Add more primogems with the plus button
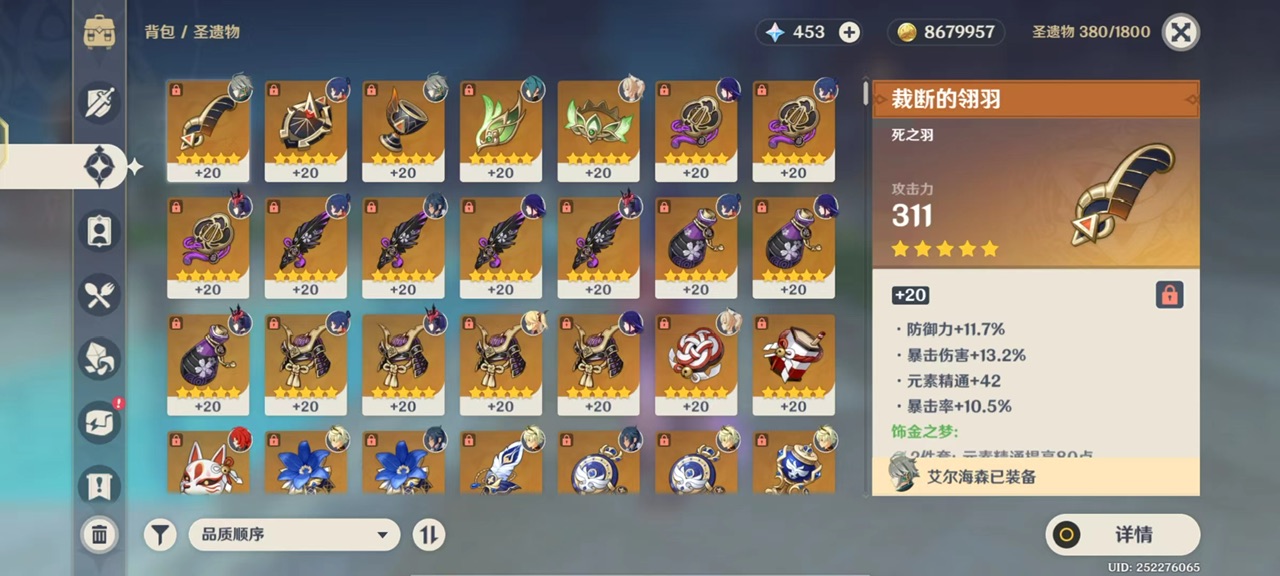Viewport: 1280px width, 576px height. 849,32
